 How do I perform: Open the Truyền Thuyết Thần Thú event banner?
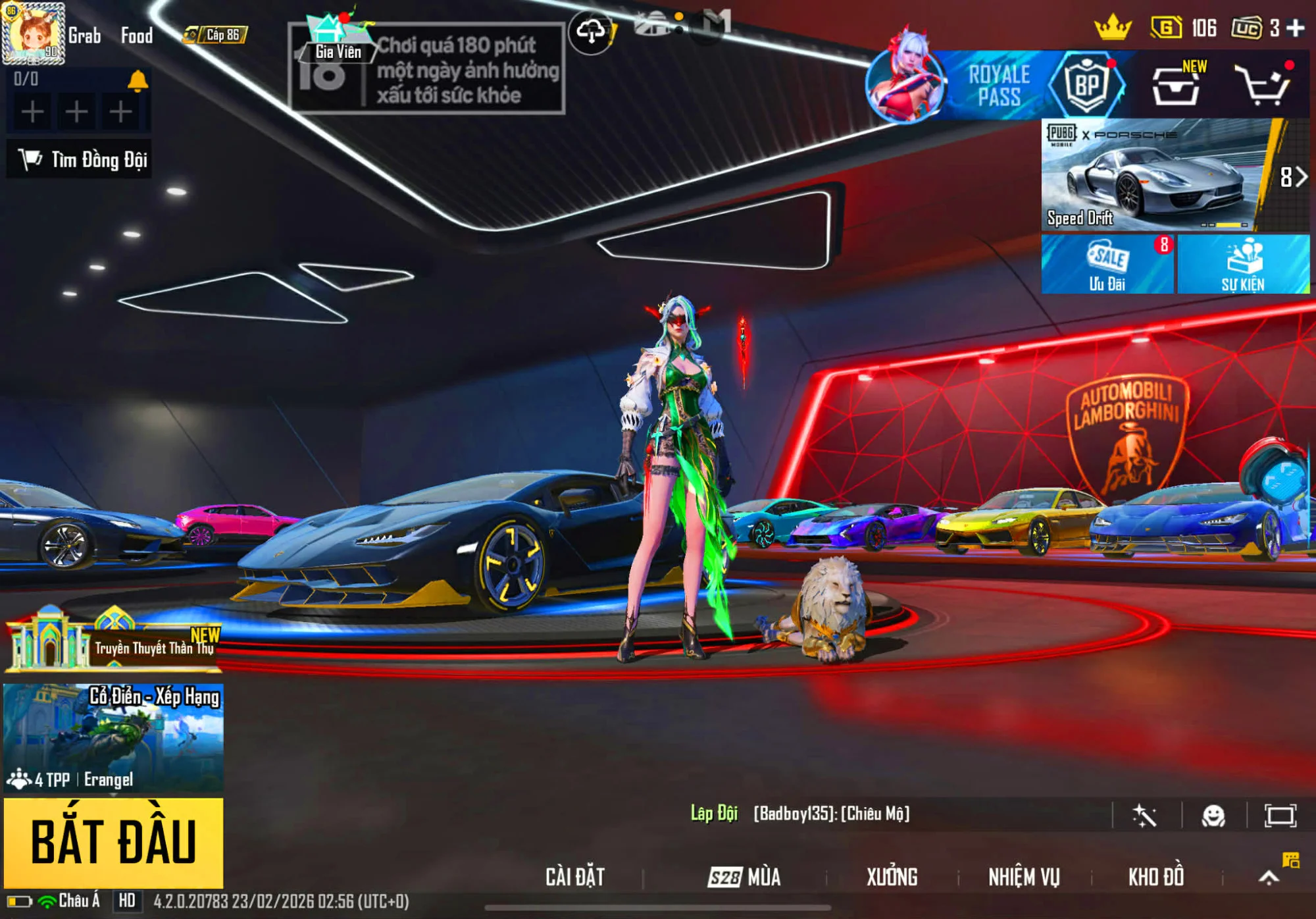(113, 641)
